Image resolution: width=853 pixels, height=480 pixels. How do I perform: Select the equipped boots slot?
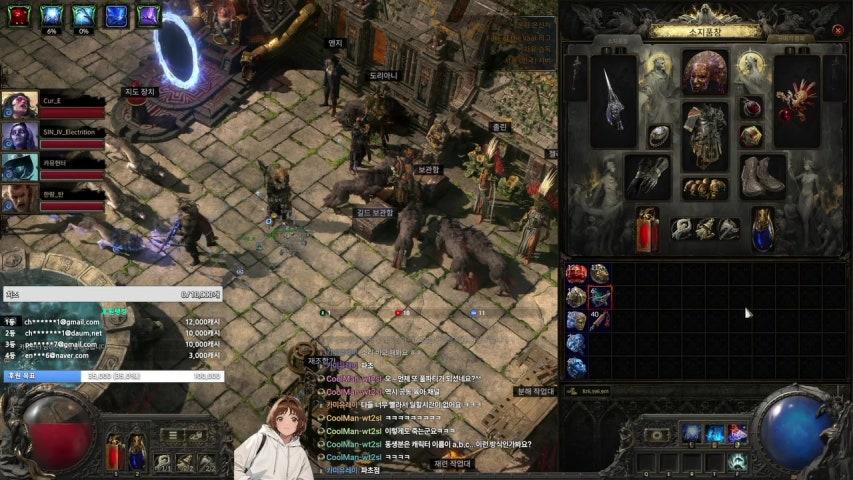point(763,176)
